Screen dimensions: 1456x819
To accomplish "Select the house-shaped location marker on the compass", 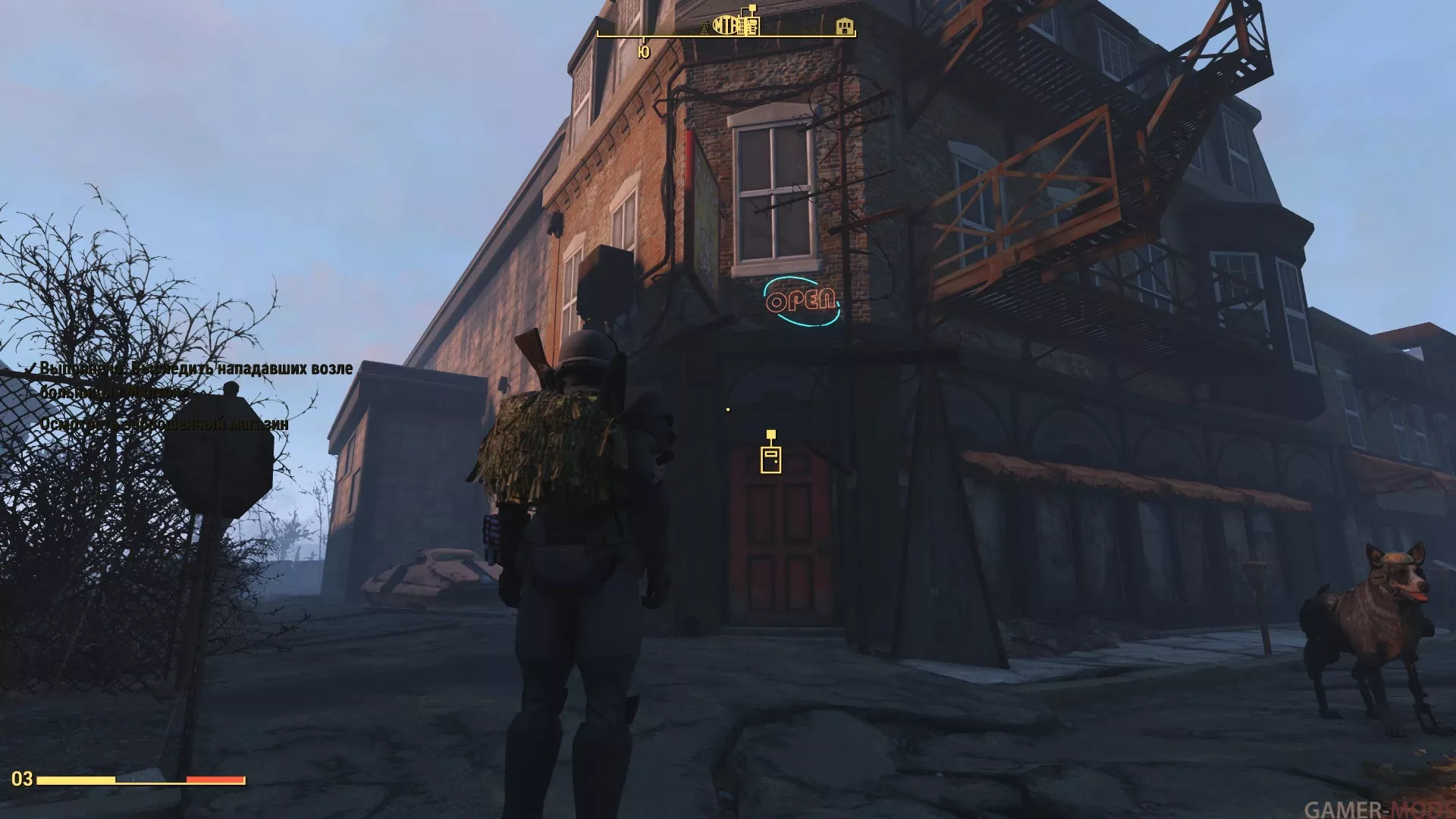I will [843, 27].
